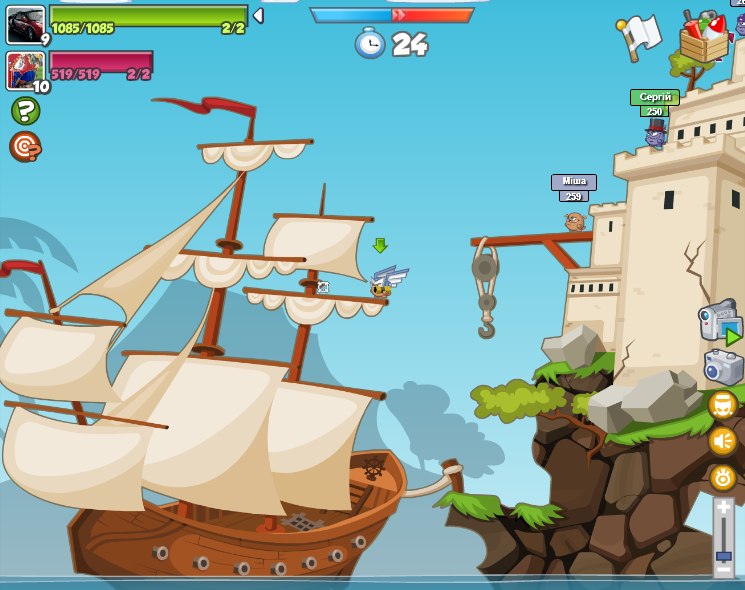Image resolution: width=745 pixels, height=590 pixels.
Task: Click the orange hat-and-face round button
Action: pos(723,405)
